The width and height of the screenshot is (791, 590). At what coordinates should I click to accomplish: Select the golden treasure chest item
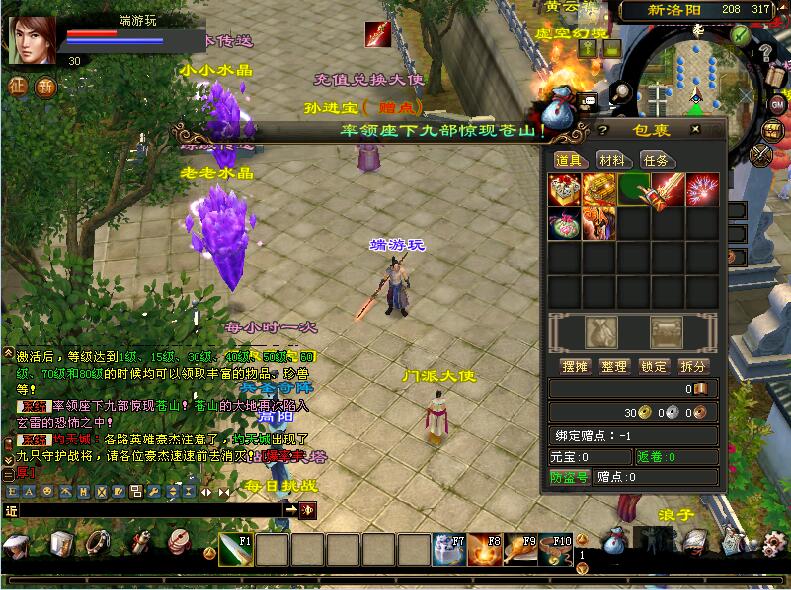pyautogui.click(x=599, y=190)
